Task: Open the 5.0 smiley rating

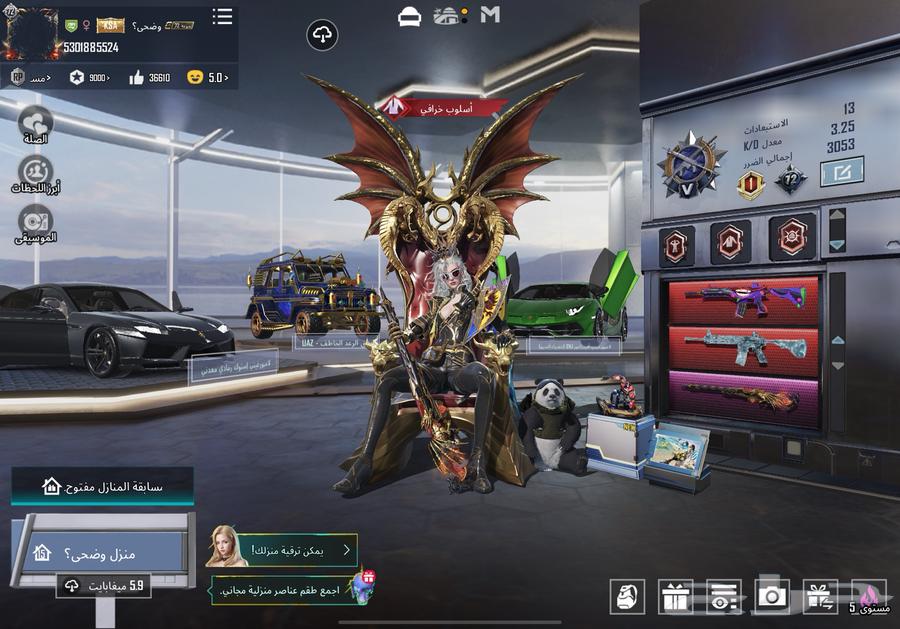Action: click(208, 77)
